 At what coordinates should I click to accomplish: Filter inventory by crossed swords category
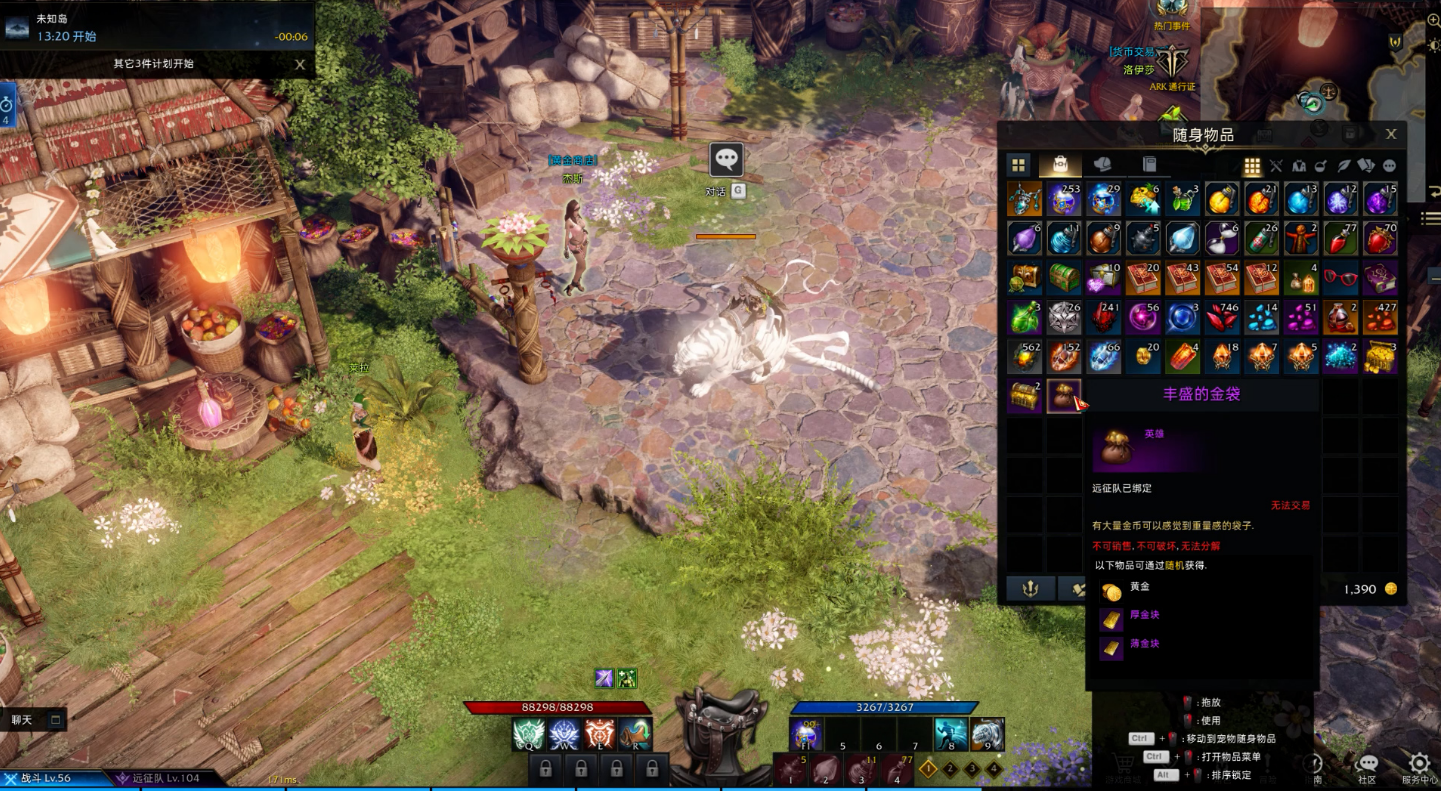(1276, 166)
